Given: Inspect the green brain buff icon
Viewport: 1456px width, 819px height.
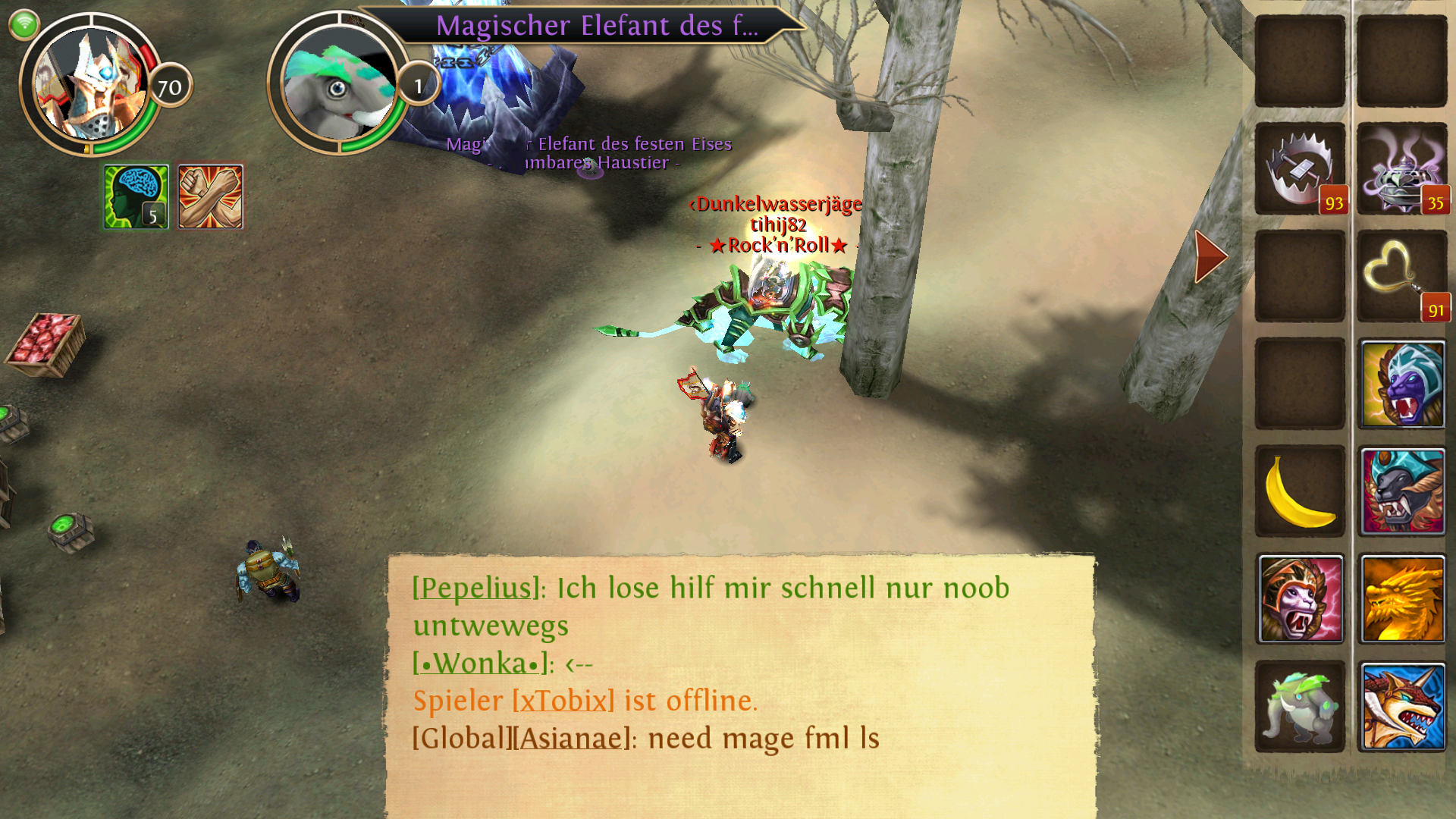Looking at the screenshot, I should click(136, 196).
